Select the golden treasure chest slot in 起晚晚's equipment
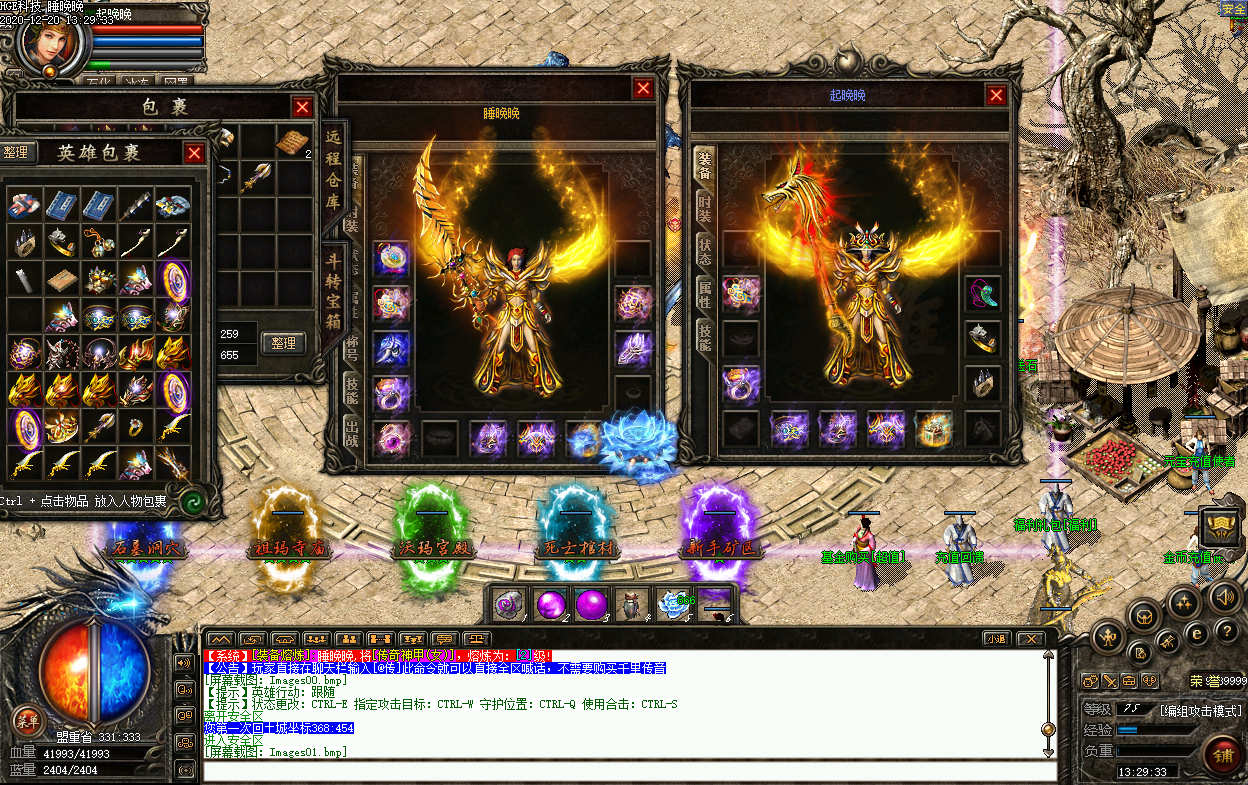The image size is (1248, 785). tap(934, 429)
